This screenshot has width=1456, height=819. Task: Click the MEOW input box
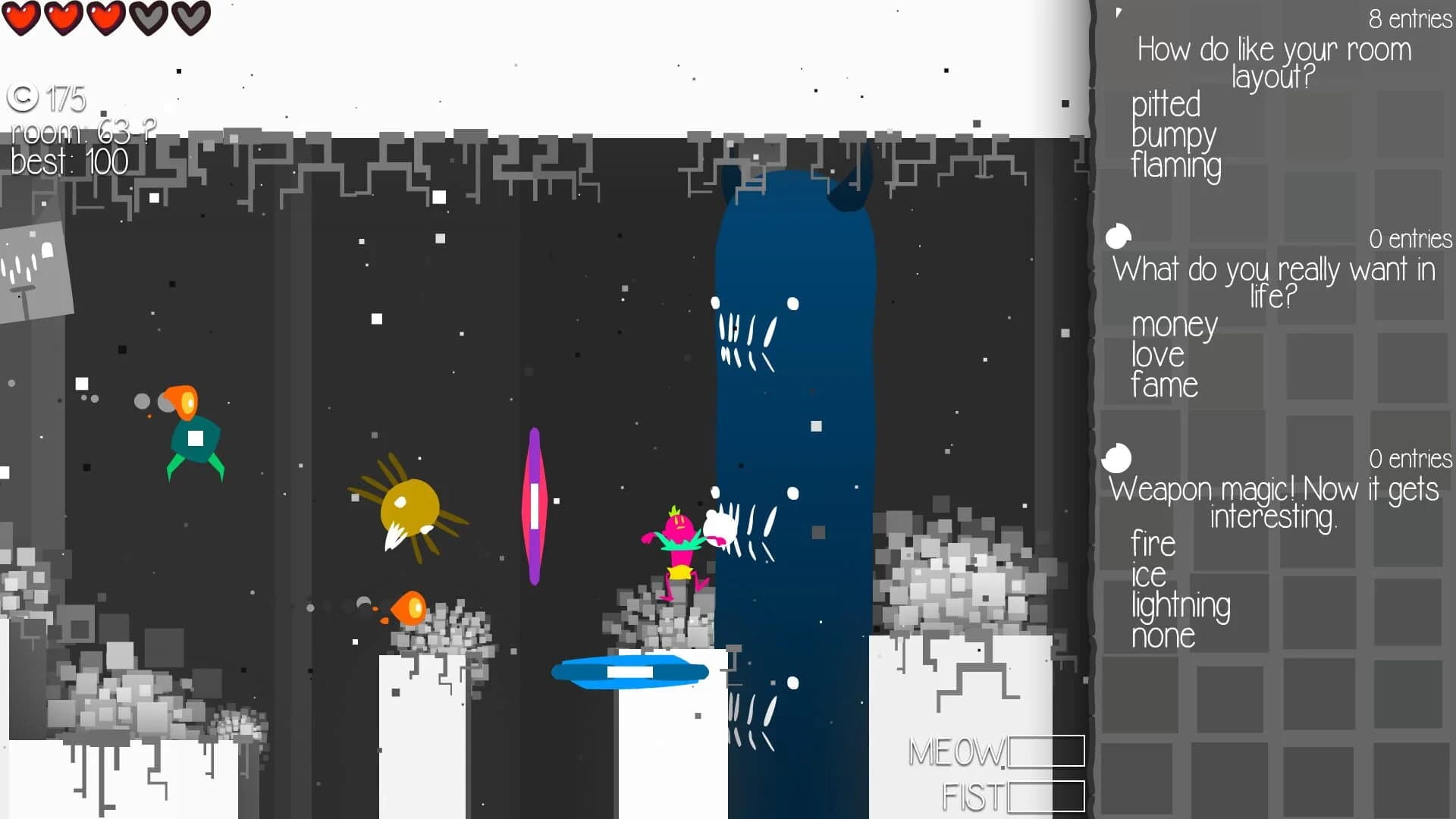point(1046,752)
